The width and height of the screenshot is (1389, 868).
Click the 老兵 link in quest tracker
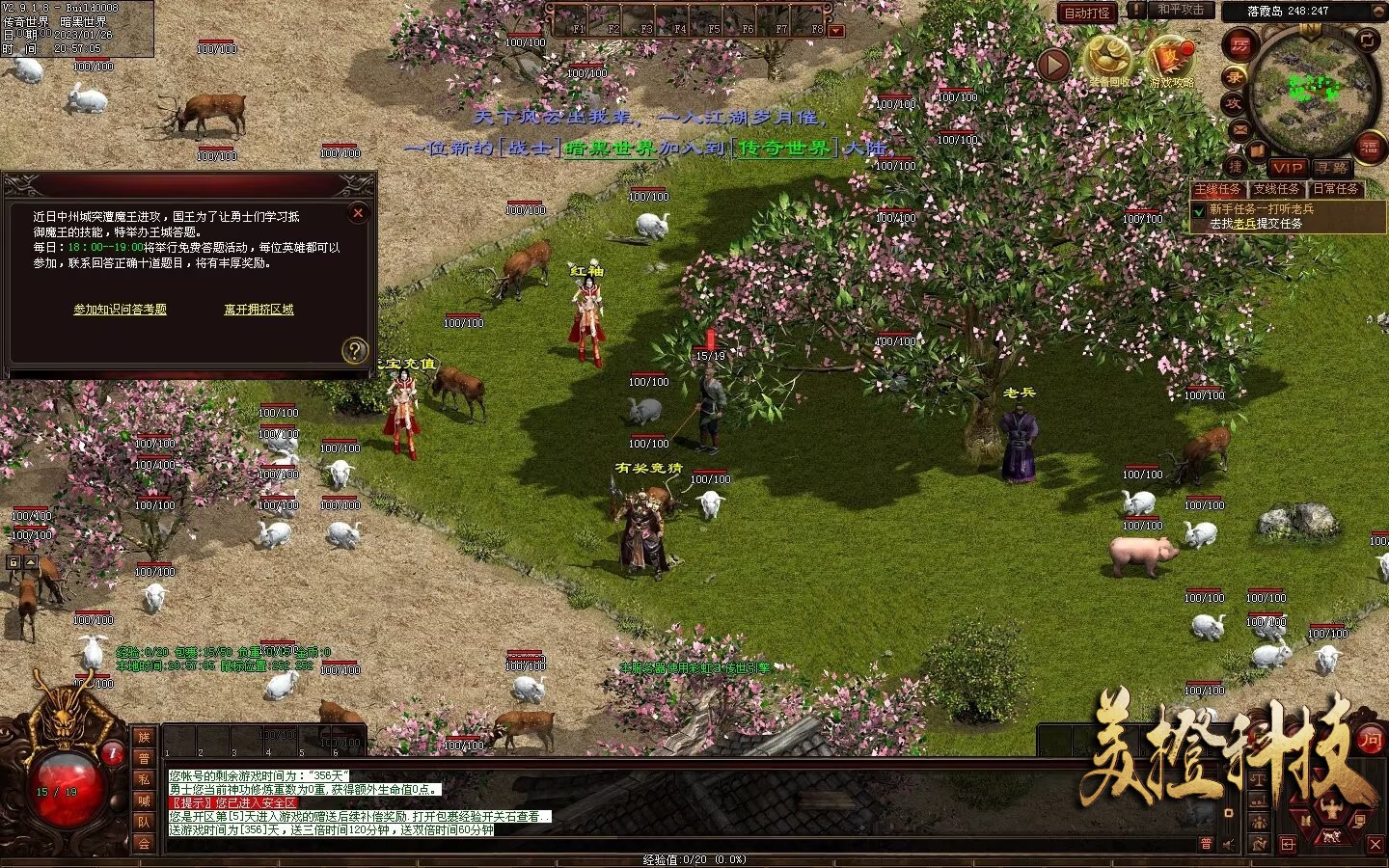click(1245, 224)
